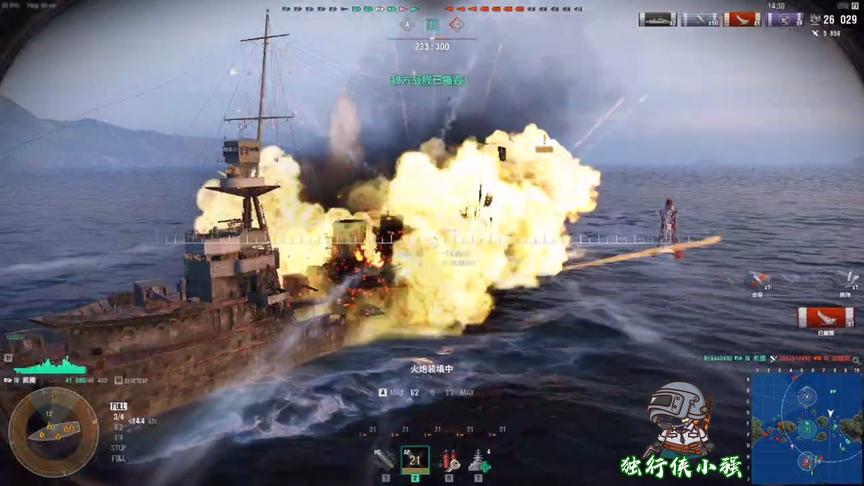Select the purple aircraft ribbon in top-right row
The width and height of the screenshot is (864, 486).
pos(784,19)
